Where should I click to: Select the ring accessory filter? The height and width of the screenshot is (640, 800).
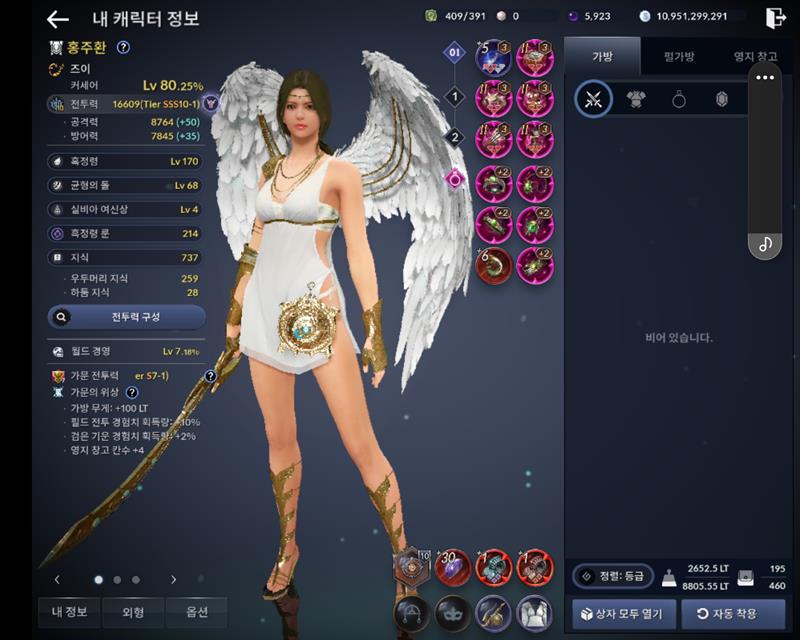(x=678, y=99)
